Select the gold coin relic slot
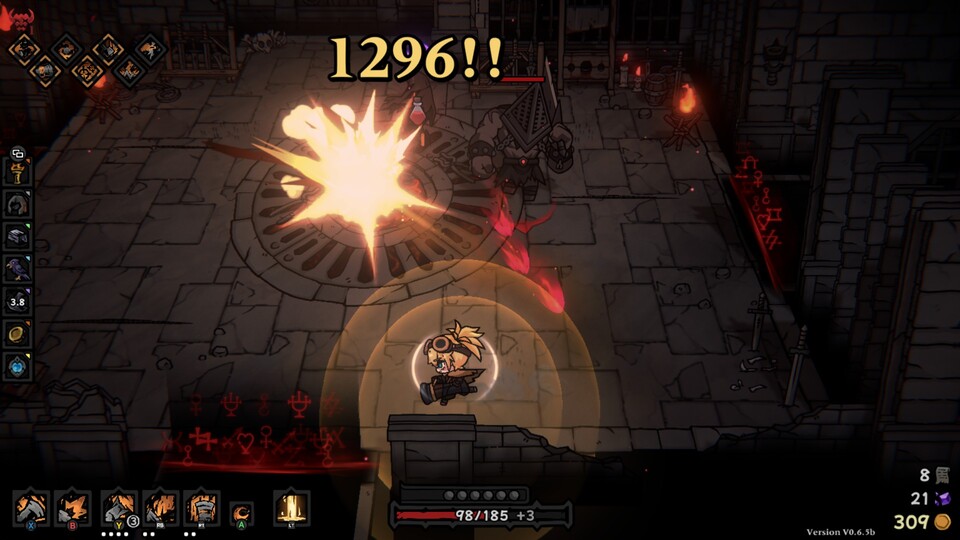This screenshot has width=960, height=540. click(17, 333)
